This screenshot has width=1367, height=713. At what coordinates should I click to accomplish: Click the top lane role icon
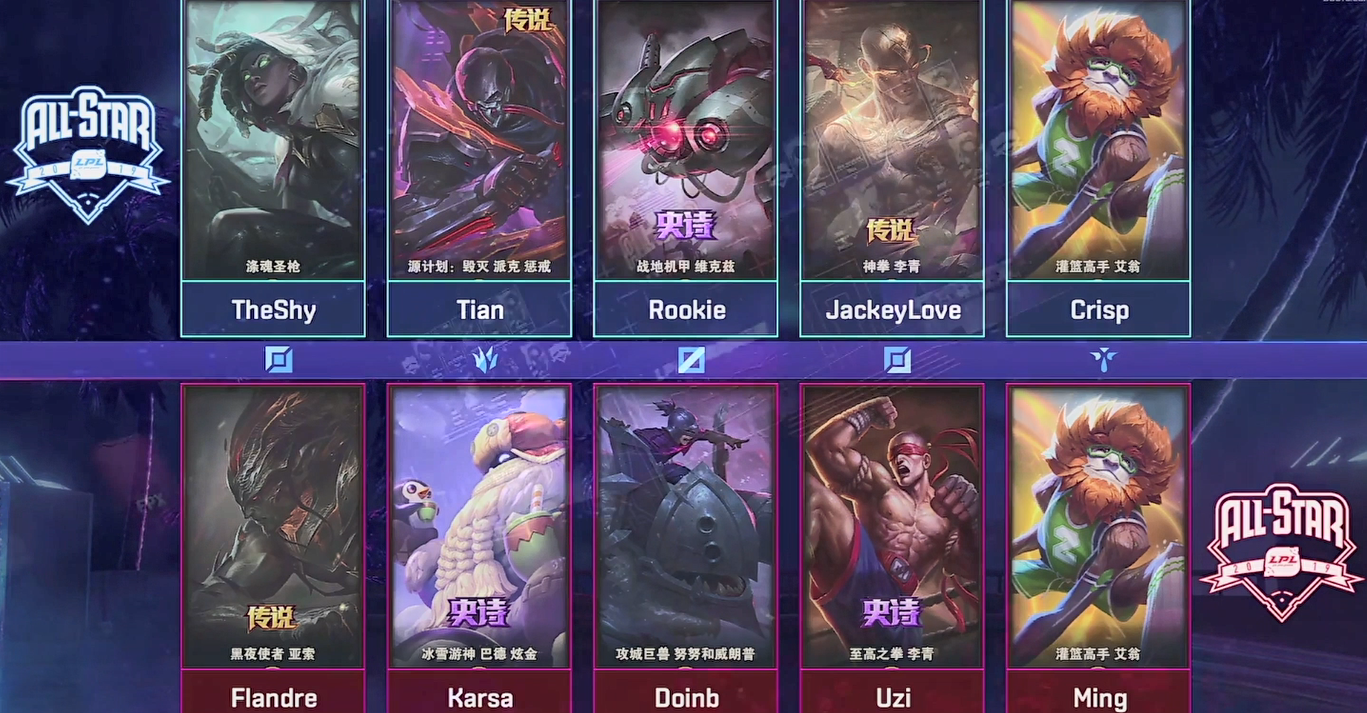click(278, 360)
